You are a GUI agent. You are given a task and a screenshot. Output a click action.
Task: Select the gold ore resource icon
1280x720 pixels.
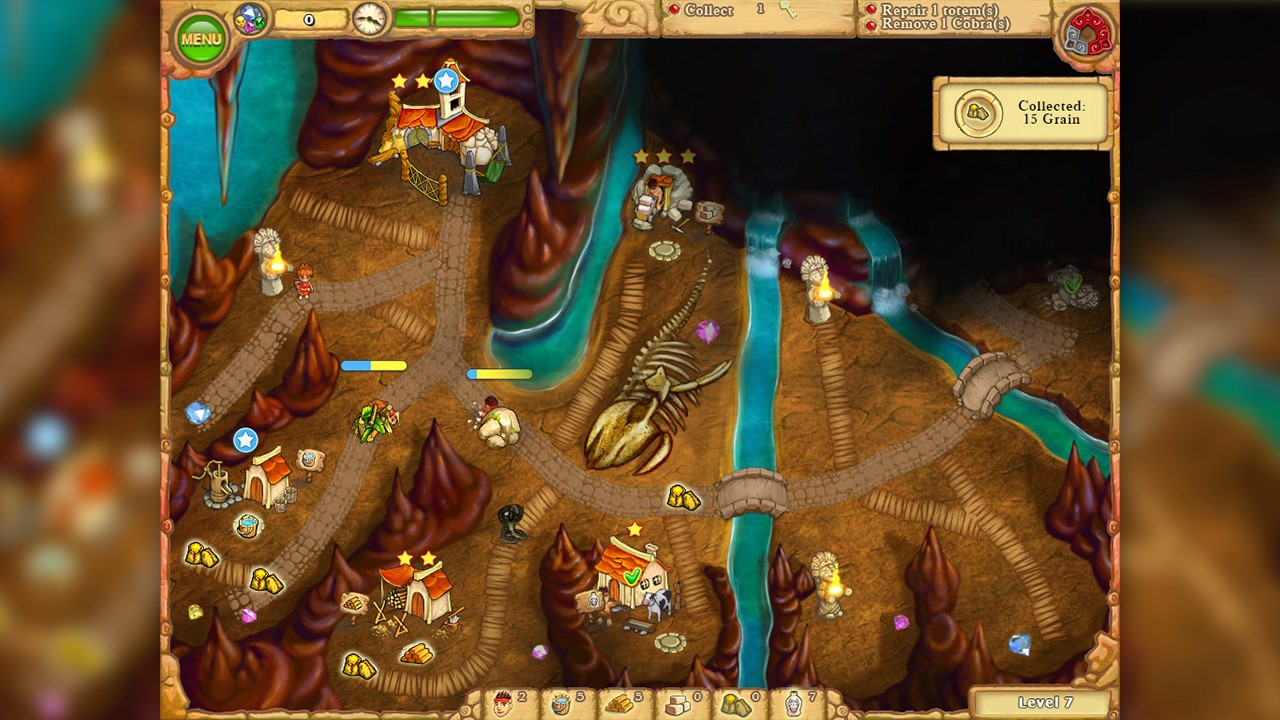(x=735, y=705)
